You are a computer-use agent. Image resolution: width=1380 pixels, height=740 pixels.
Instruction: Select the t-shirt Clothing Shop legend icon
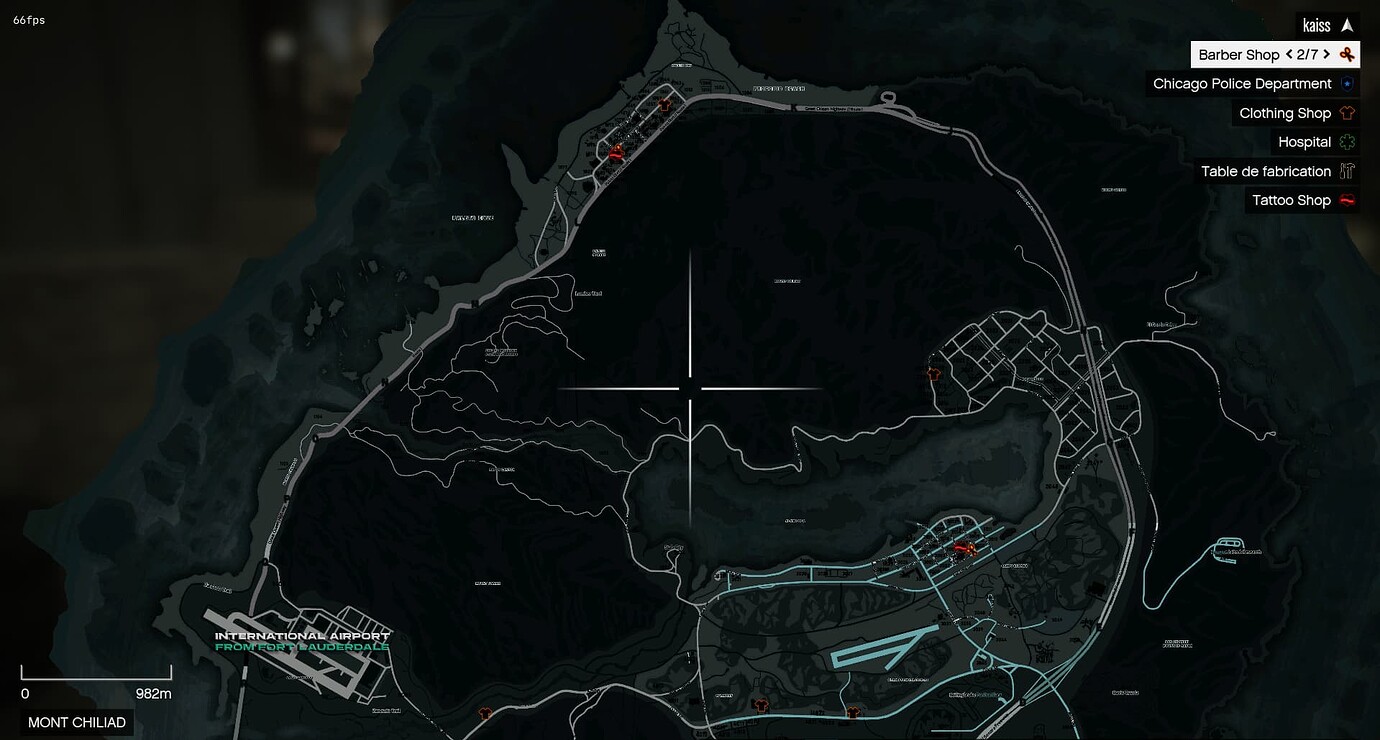tap(1347, 112)
